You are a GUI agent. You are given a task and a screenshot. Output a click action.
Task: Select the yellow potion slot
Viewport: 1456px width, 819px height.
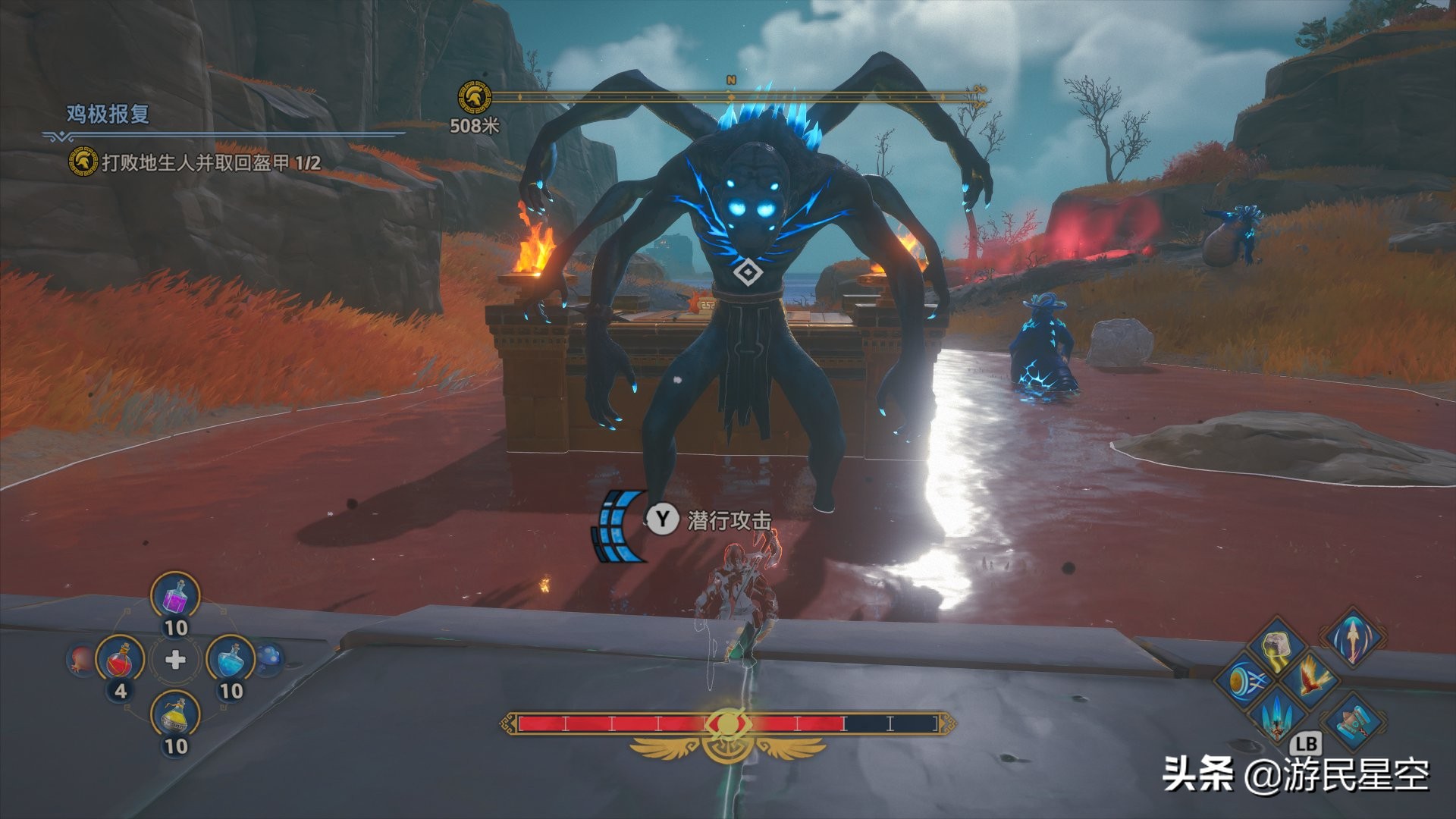175,715
